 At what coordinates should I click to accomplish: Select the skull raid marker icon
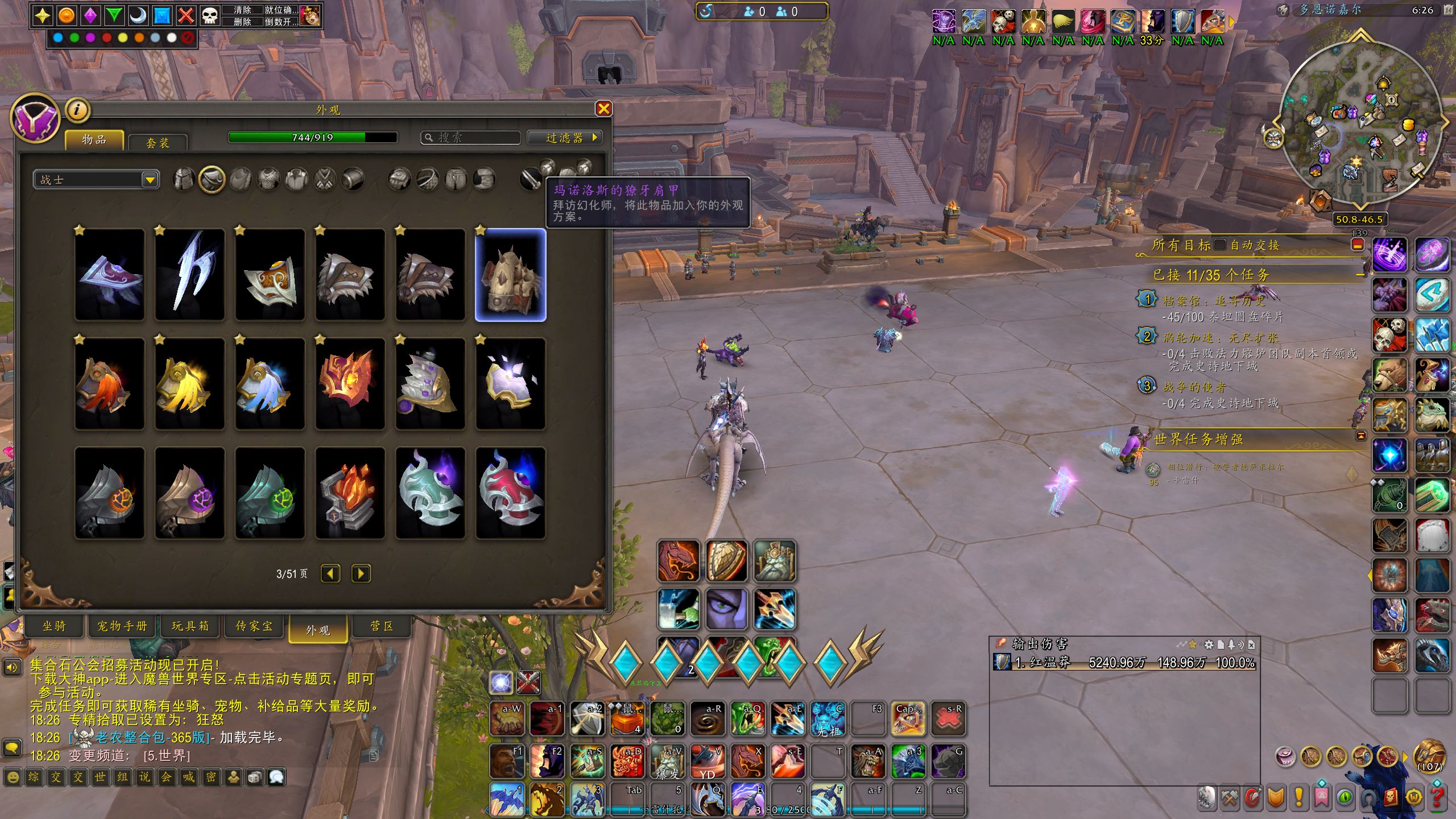(x=210, y=15)
